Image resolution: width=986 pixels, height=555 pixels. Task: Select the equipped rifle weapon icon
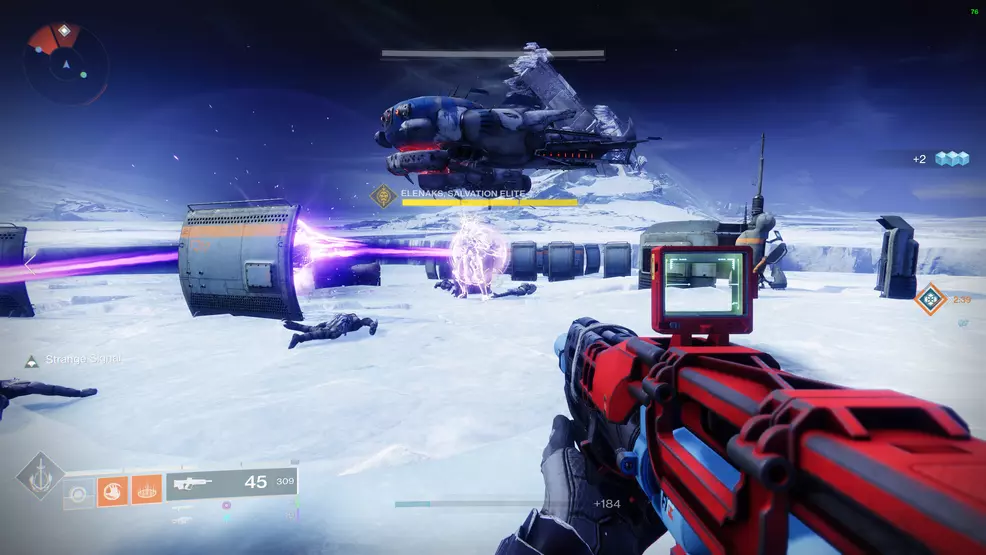[x=192, y=484]
